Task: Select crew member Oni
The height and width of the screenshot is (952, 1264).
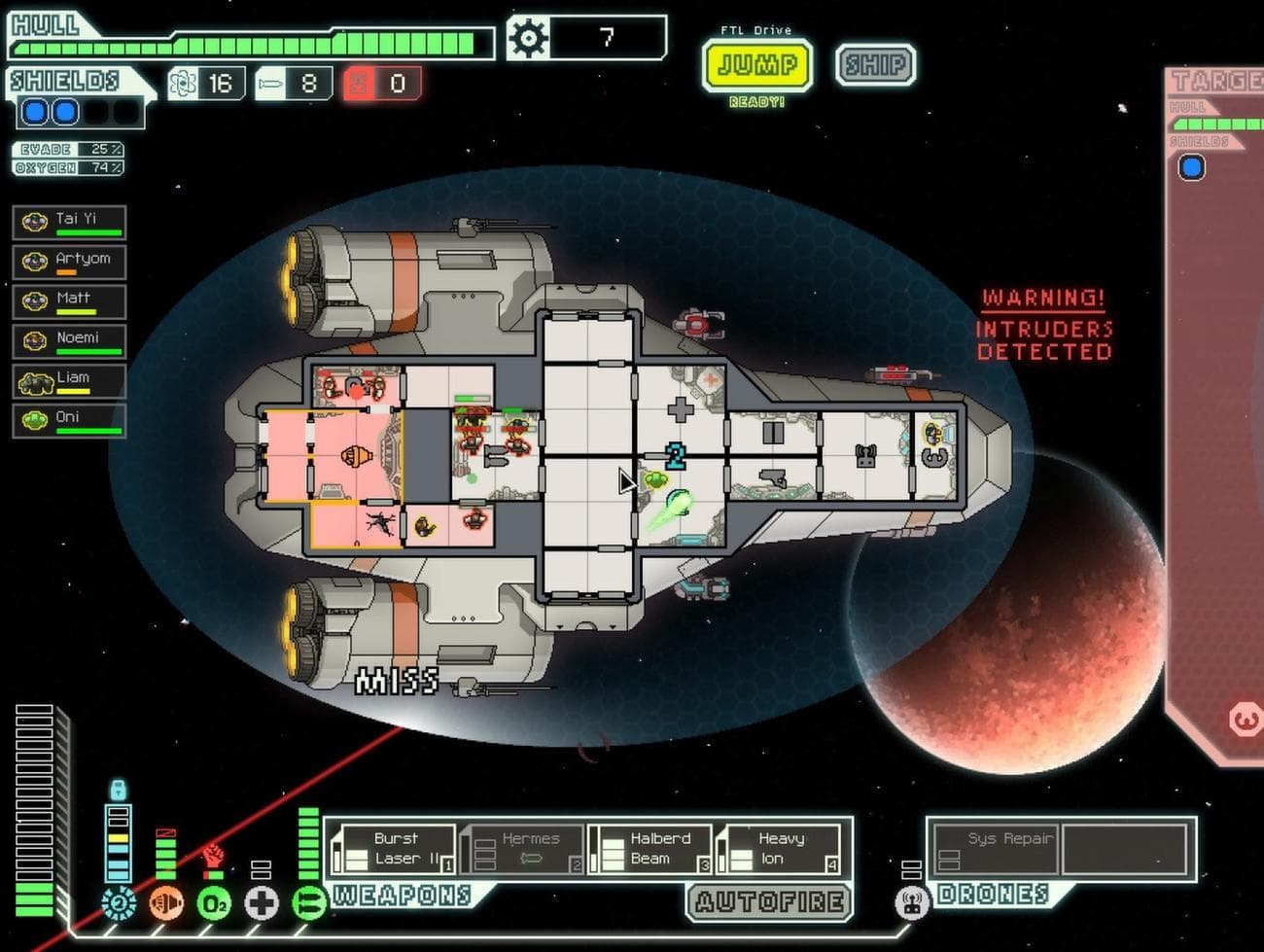Action: tap(68, 418)
